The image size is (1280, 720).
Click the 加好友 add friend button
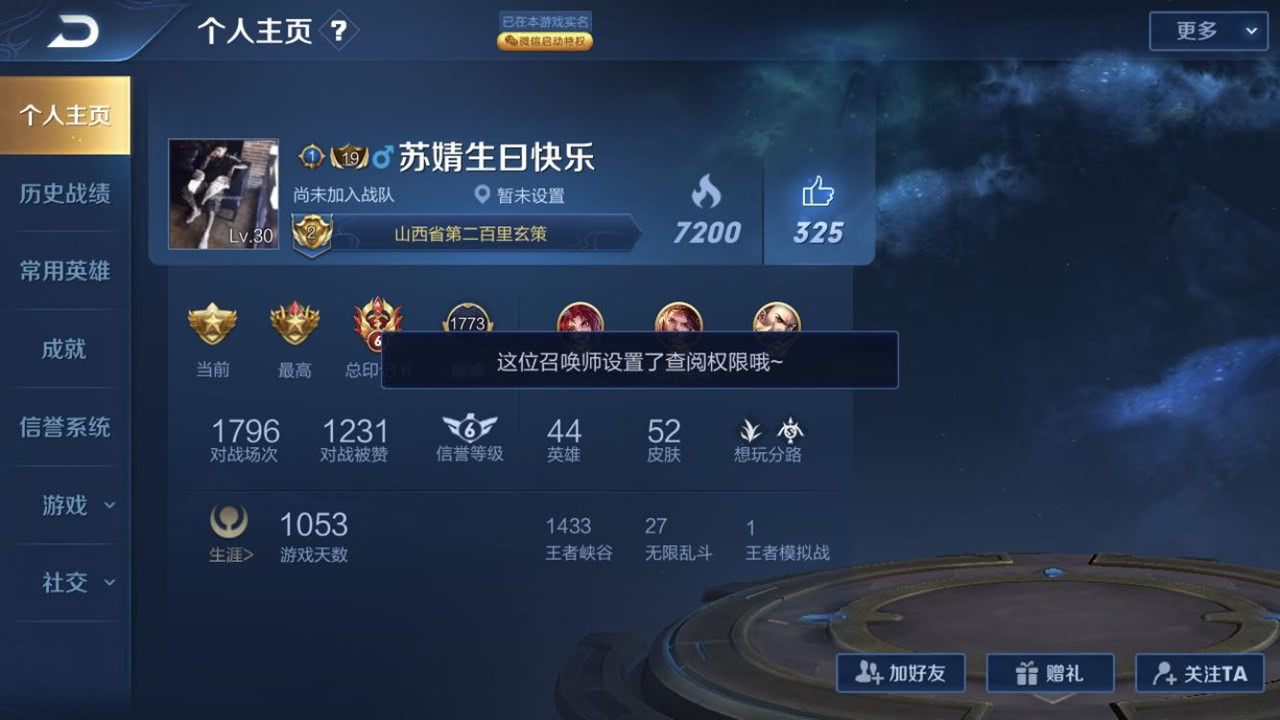[900, 673]
